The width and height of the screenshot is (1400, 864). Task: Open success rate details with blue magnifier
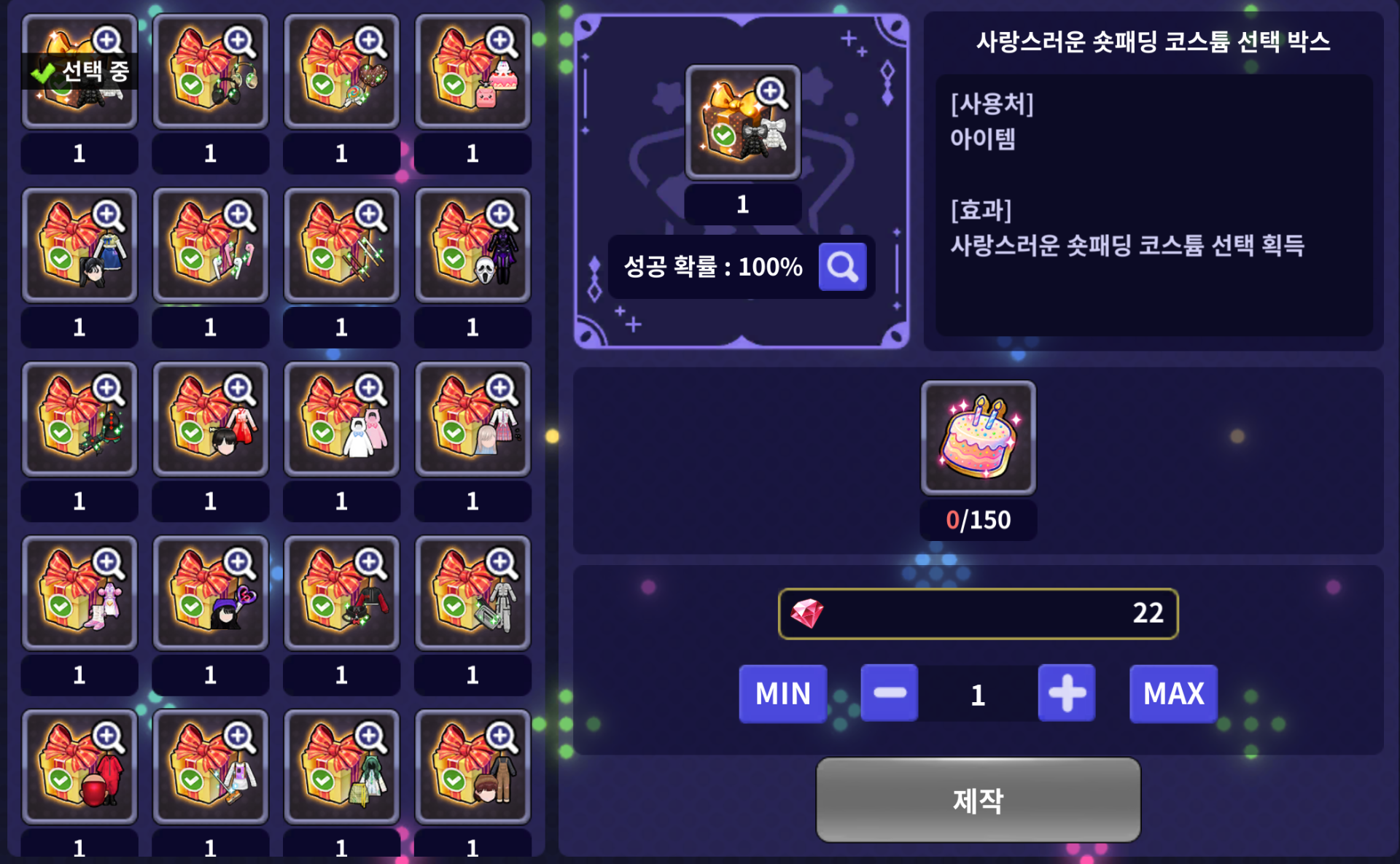click(842, 267)
